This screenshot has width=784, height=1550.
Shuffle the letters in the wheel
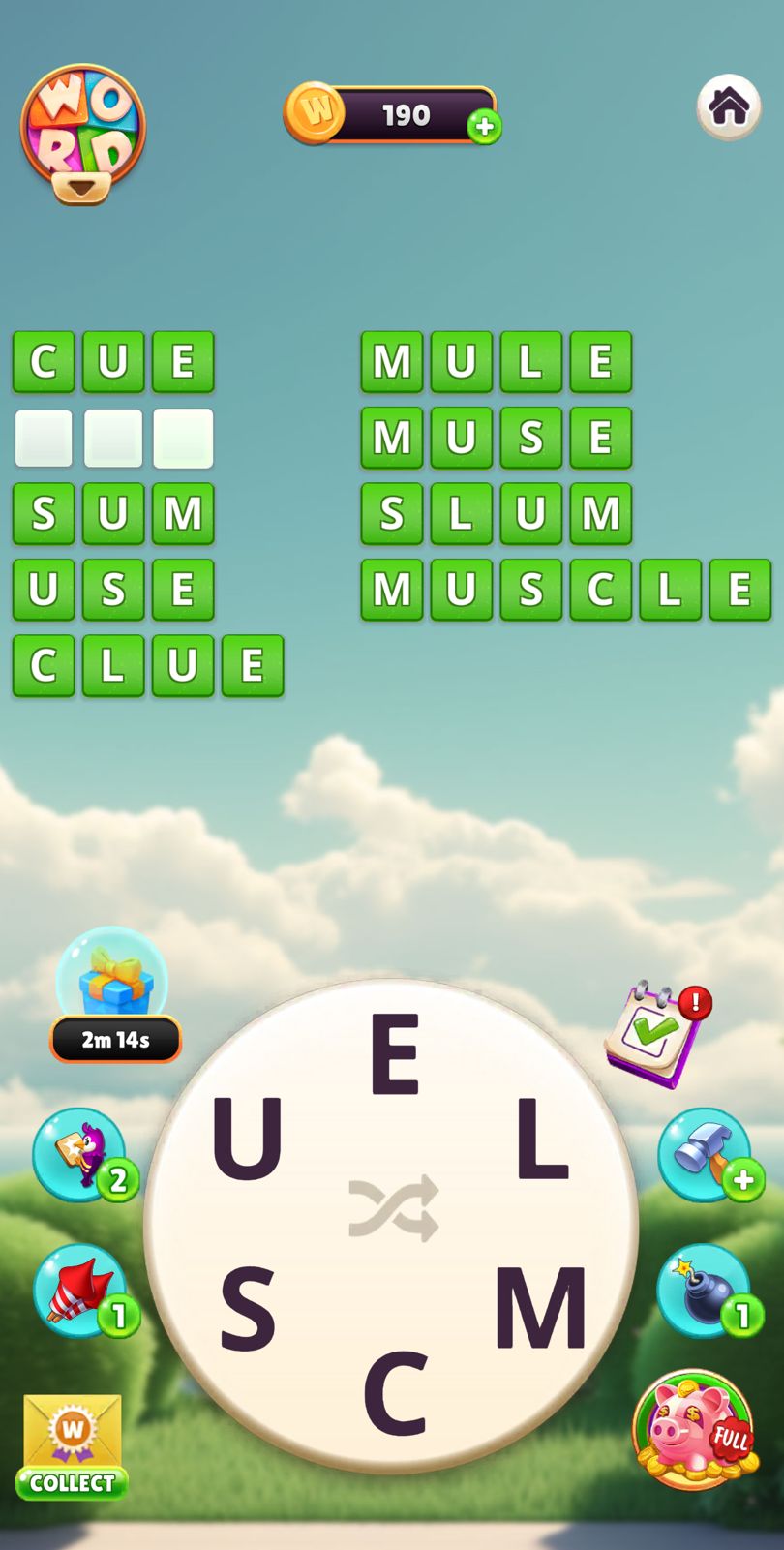(394, 1208)
